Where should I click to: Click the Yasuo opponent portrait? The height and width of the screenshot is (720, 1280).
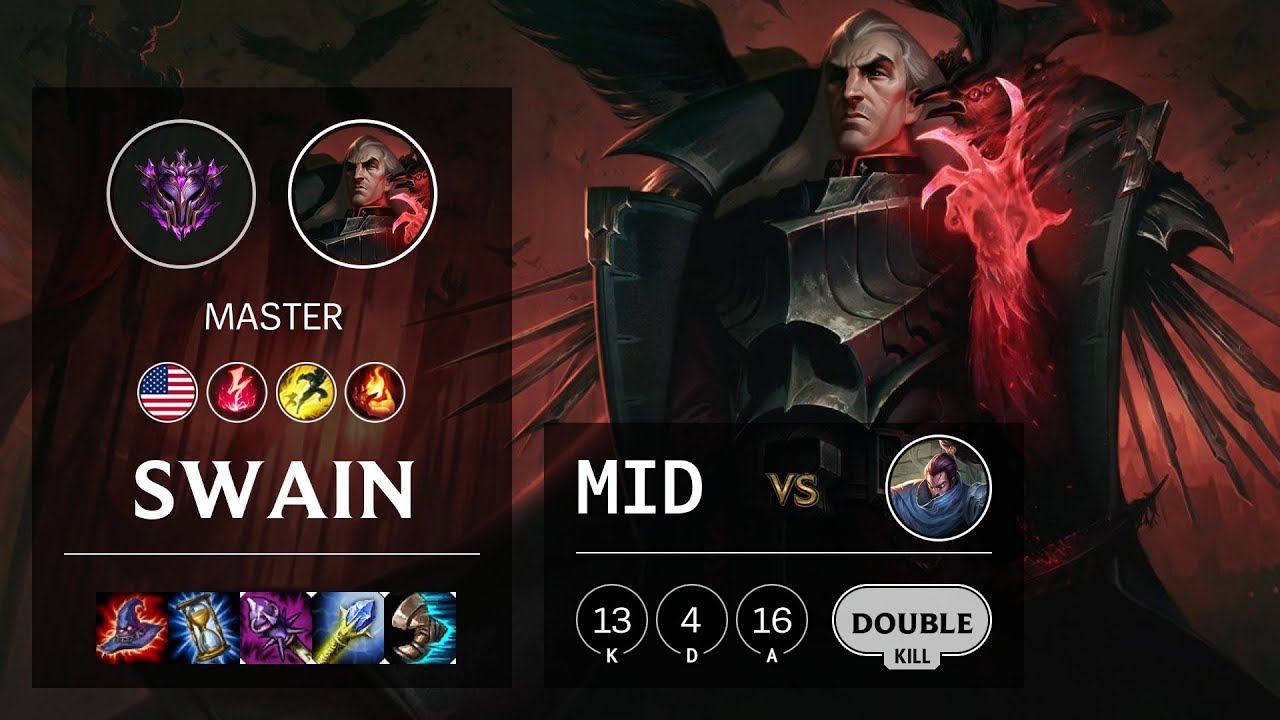coord(938,488)
